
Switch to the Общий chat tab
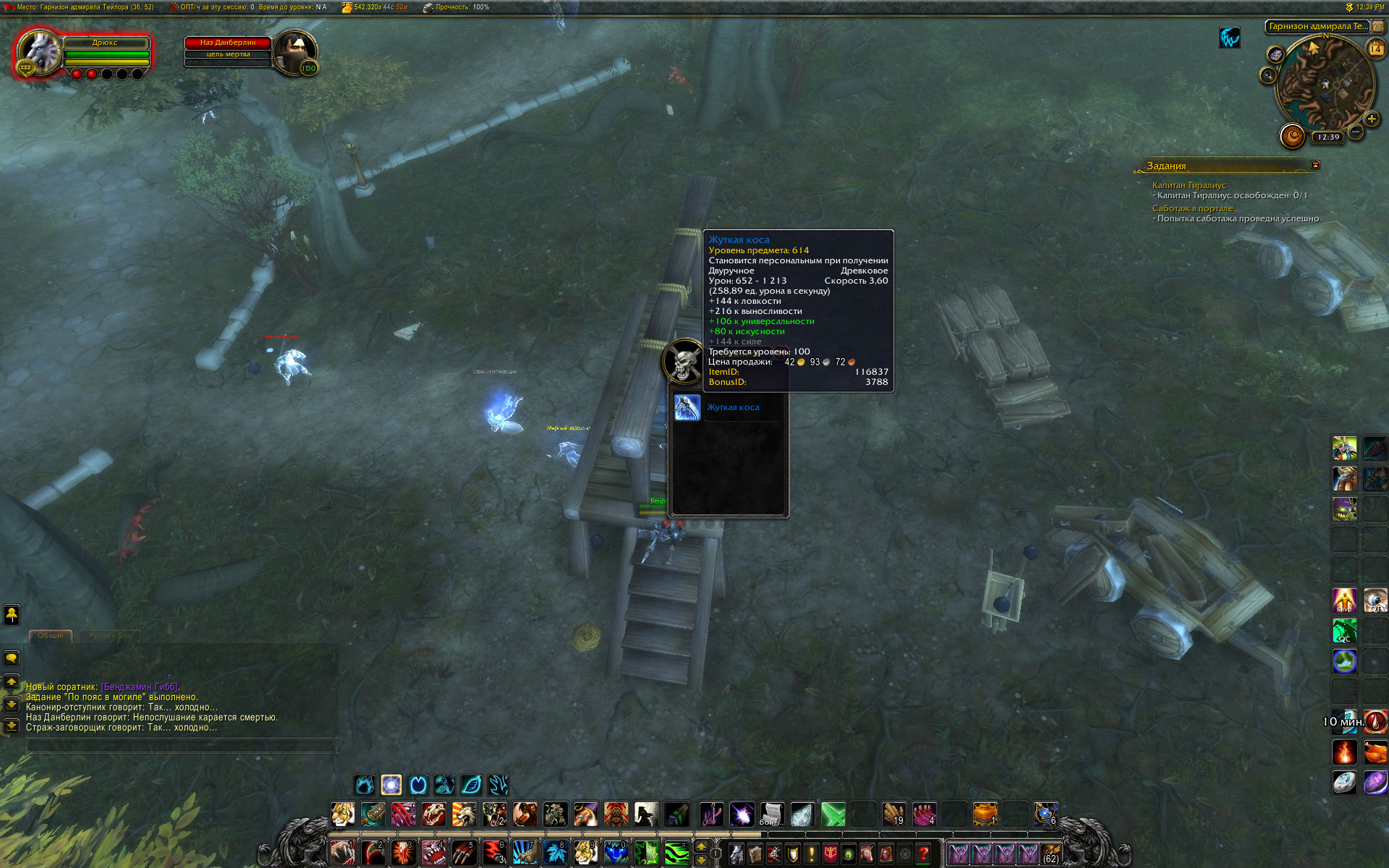pyautogui.click(x=50, y=636)
